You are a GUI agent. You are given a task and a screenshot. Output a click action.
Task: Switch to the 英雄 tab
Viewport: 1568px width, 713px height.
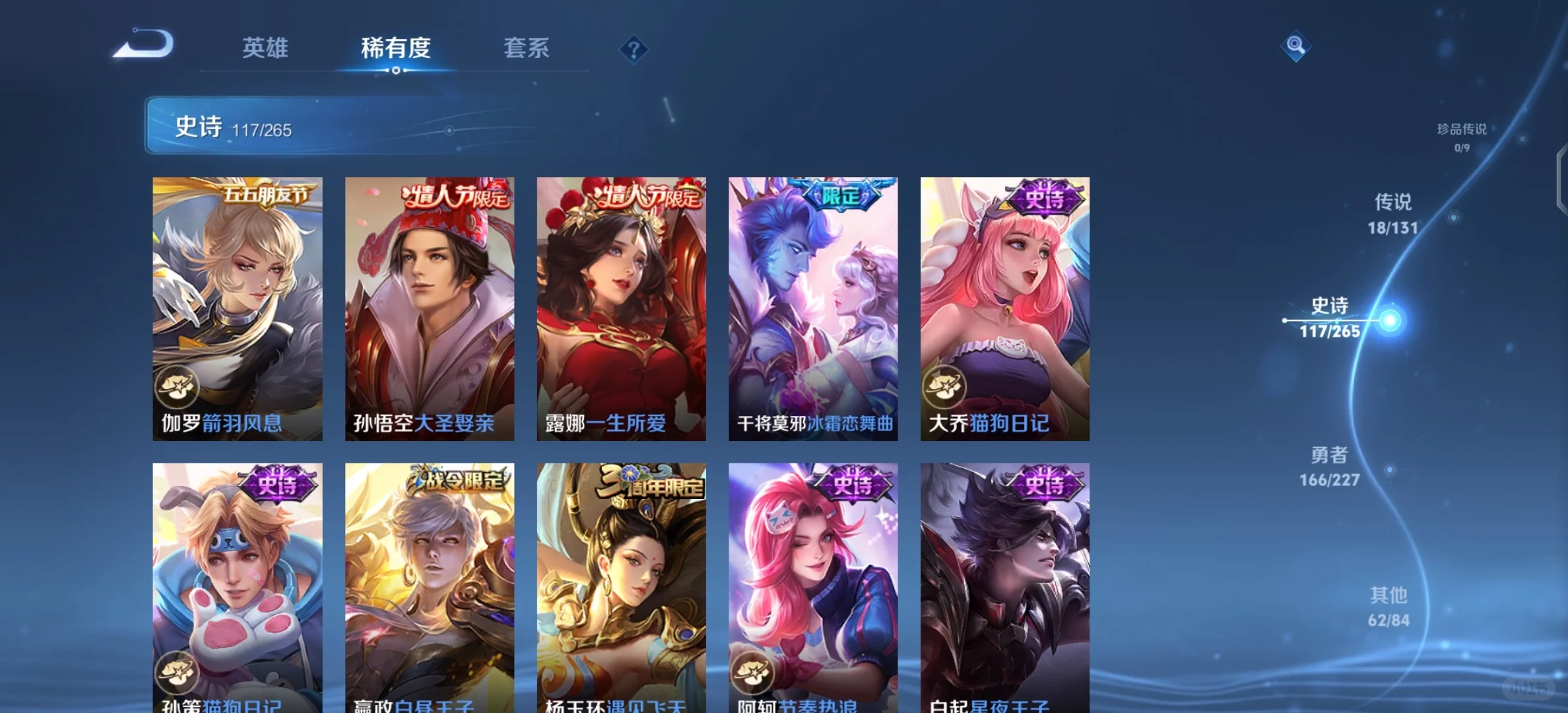click(265, 48)
